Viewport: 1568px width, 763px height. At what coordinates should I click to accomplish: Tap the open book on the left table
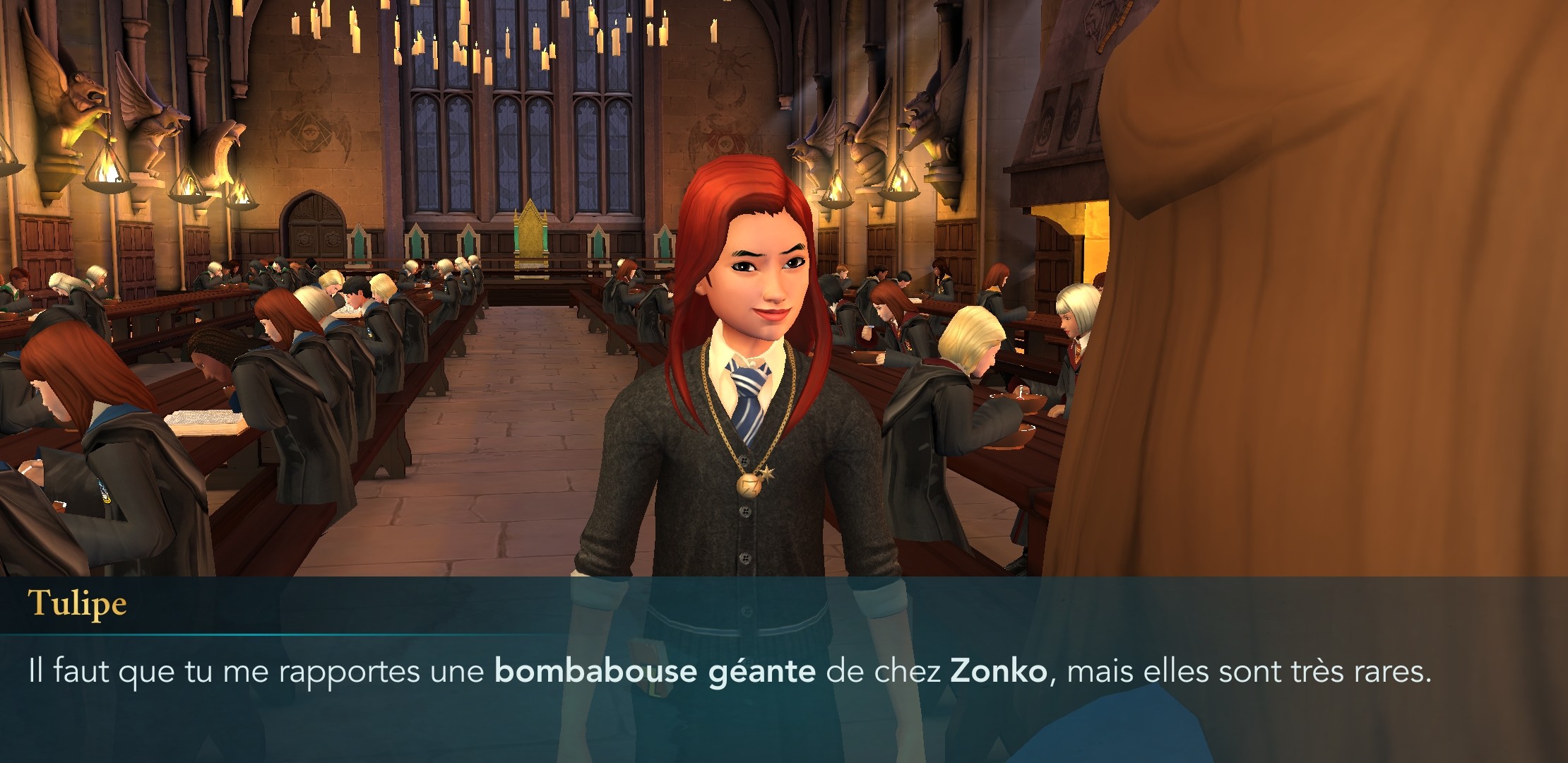click(x=205, y=422)
